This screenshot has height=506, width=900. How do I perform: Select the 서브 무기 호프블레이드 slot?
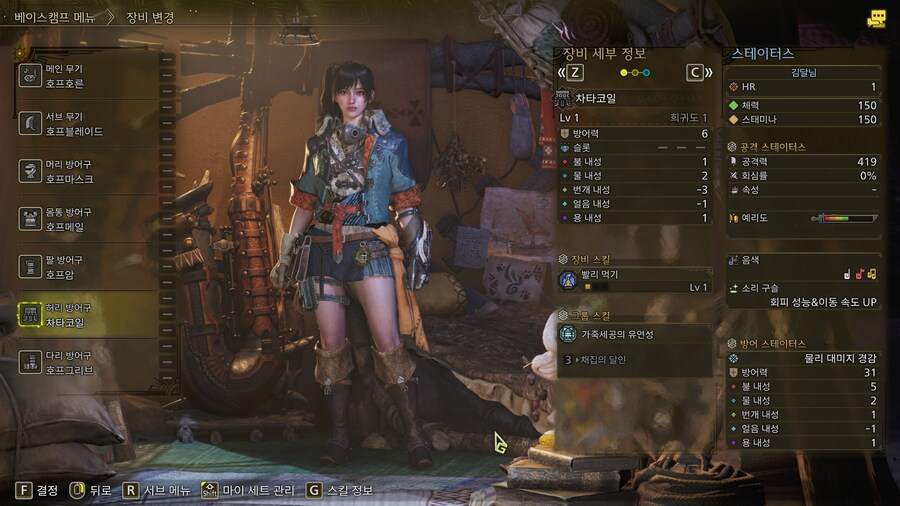point(88,123)
